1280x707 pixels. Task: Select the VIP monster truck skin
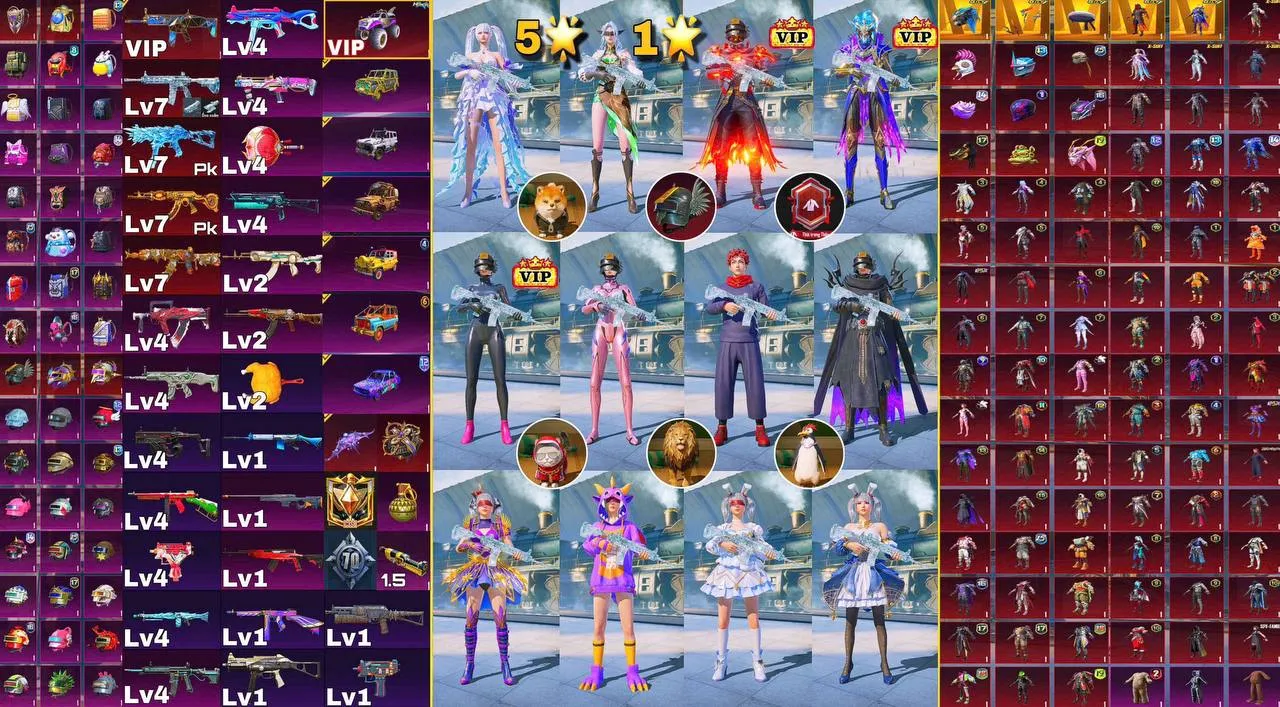[x=377, y=28]
